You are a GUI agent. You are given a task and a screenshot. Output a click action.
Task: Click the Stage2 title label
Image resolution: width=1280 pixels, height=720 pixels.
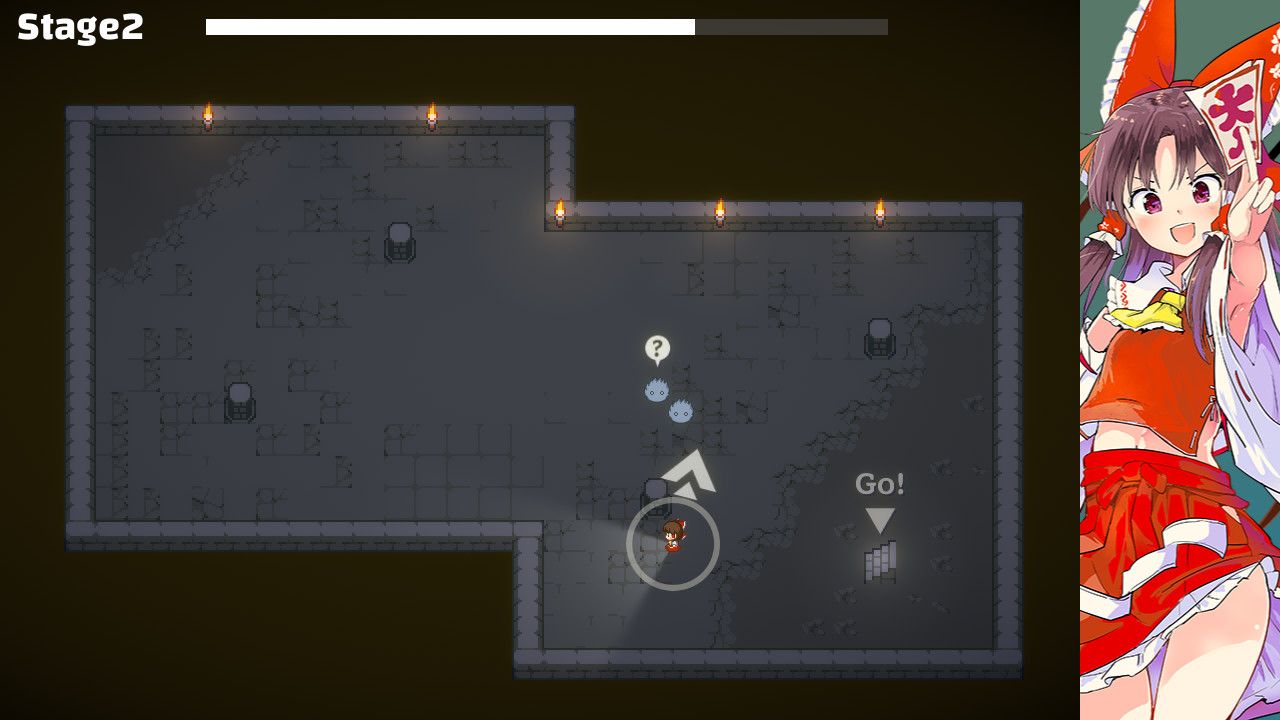click(x=79, y=29)
